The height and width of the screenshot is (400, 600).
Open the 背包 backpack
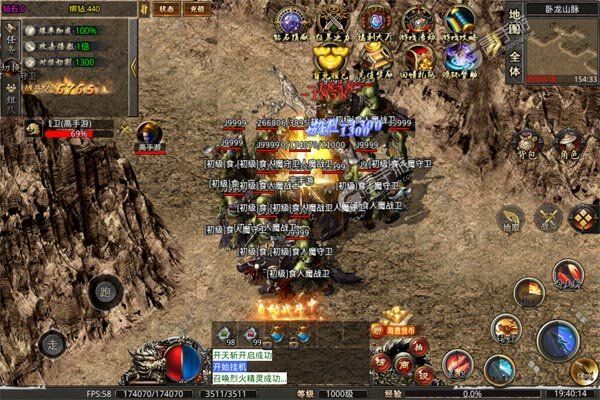point(527,144)
